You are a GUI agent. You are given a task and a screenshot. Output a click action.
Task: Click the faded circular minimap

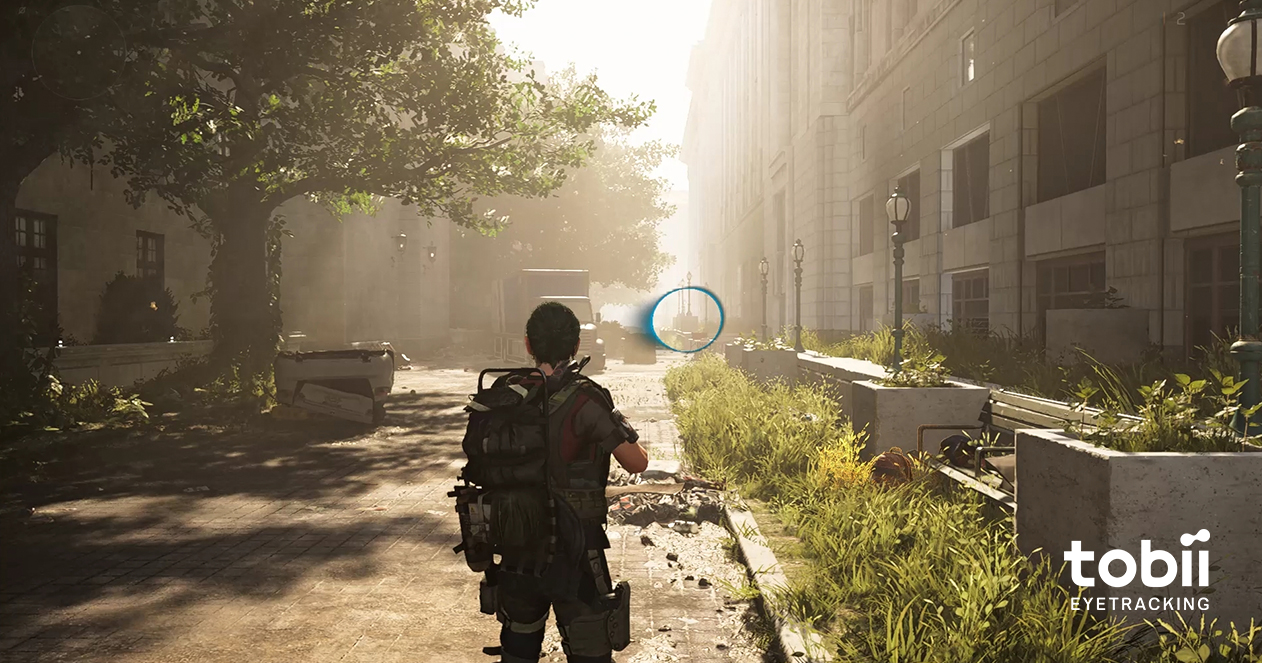point(77,51)
